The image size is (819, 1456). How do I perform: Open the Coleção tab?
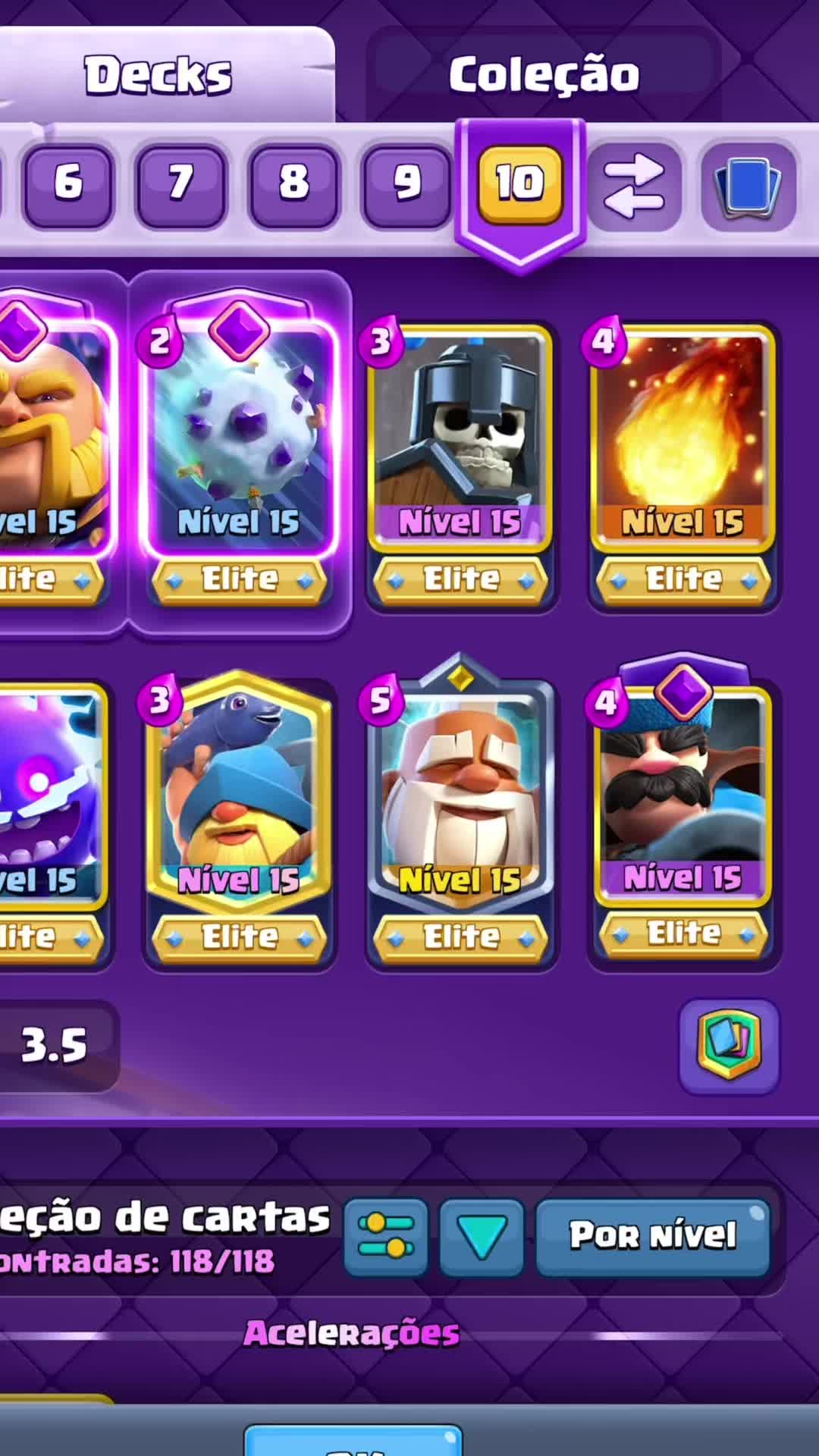[x=543, y=76]
